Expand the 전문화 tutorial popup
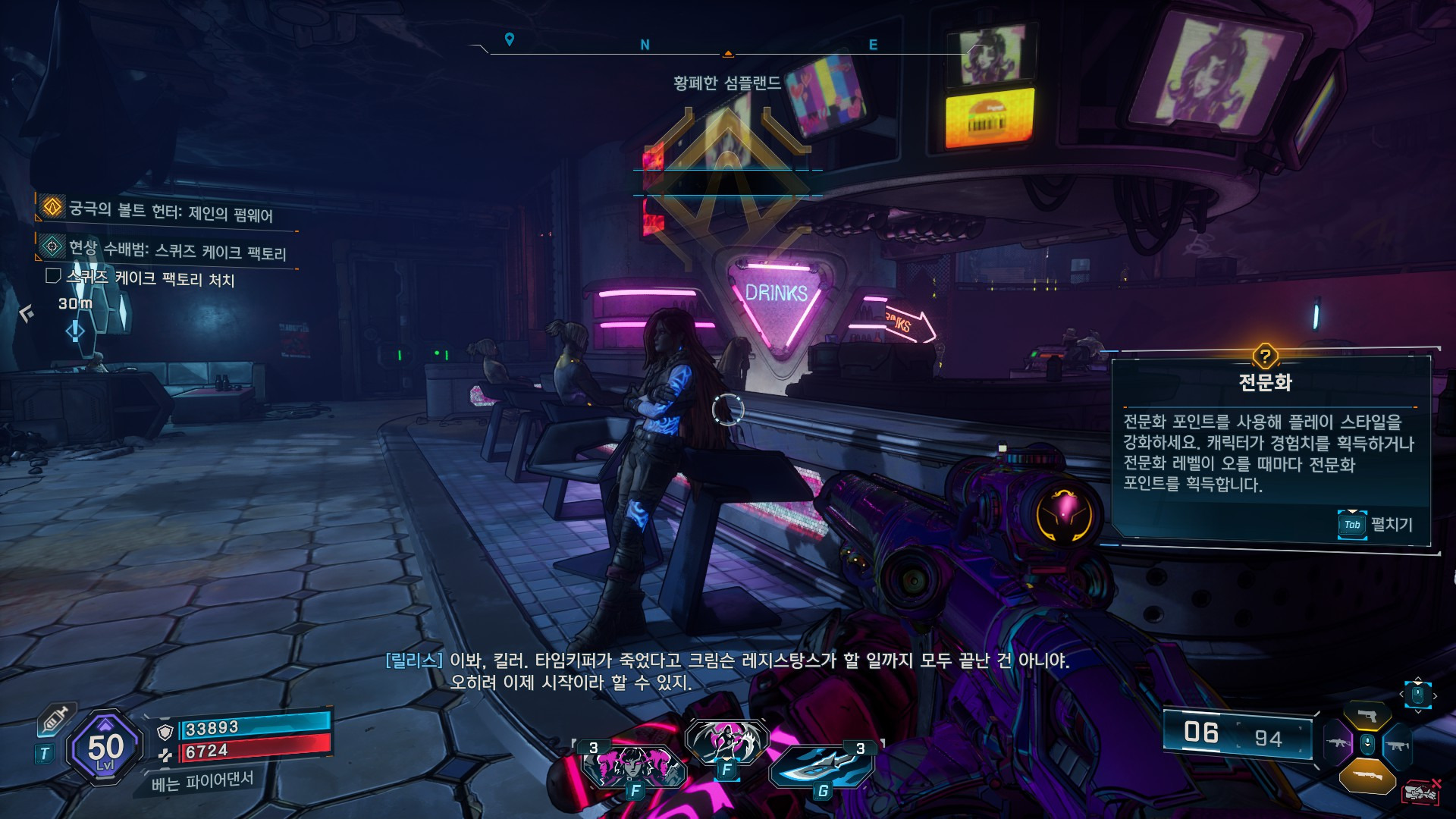Image resolution: width=1456 pixels, height=819 pixels. pos(1374,524)
